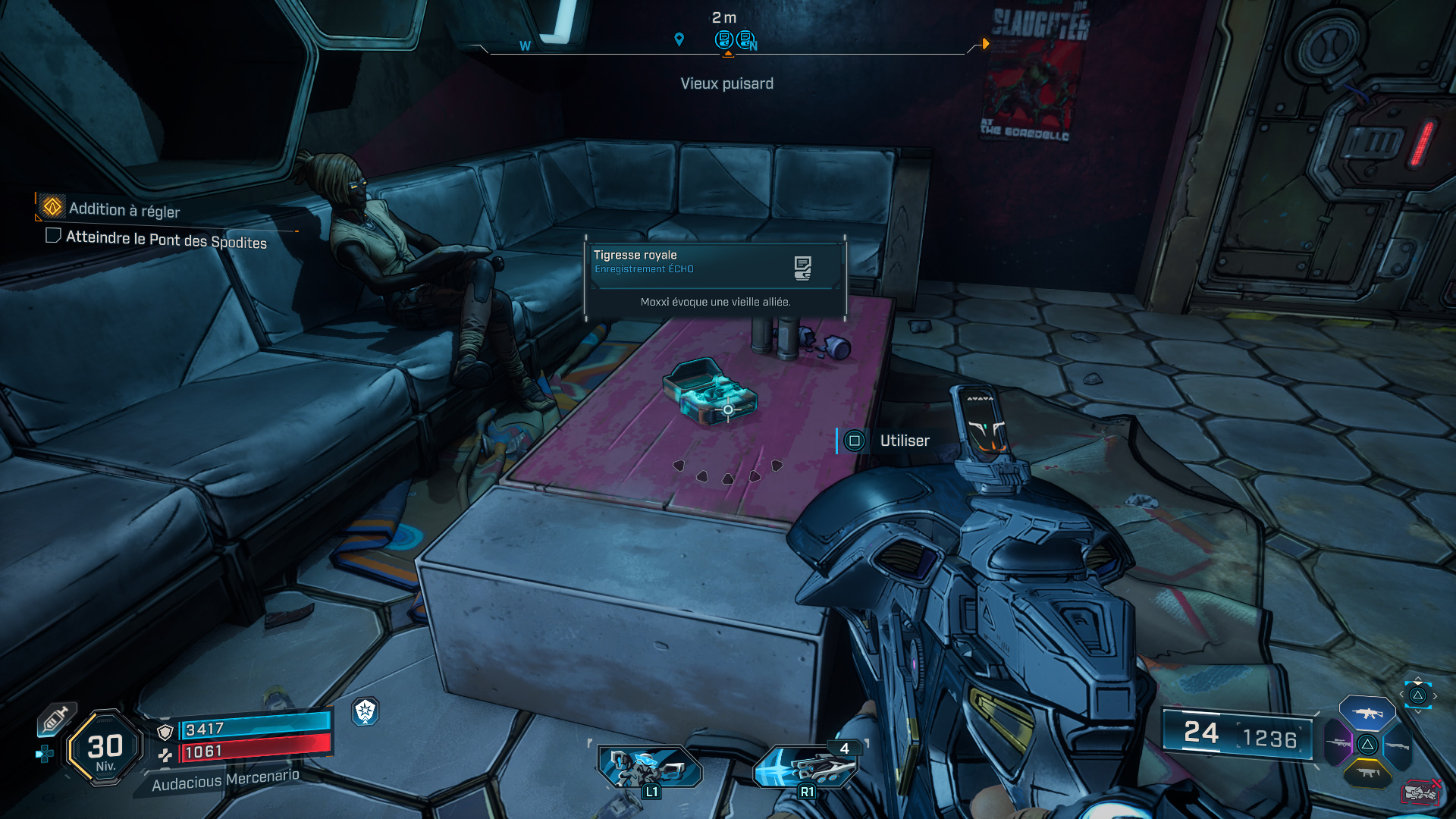Switch to the blue shotgun weapon slot
1456x819 pixels.
(1397, 746)
